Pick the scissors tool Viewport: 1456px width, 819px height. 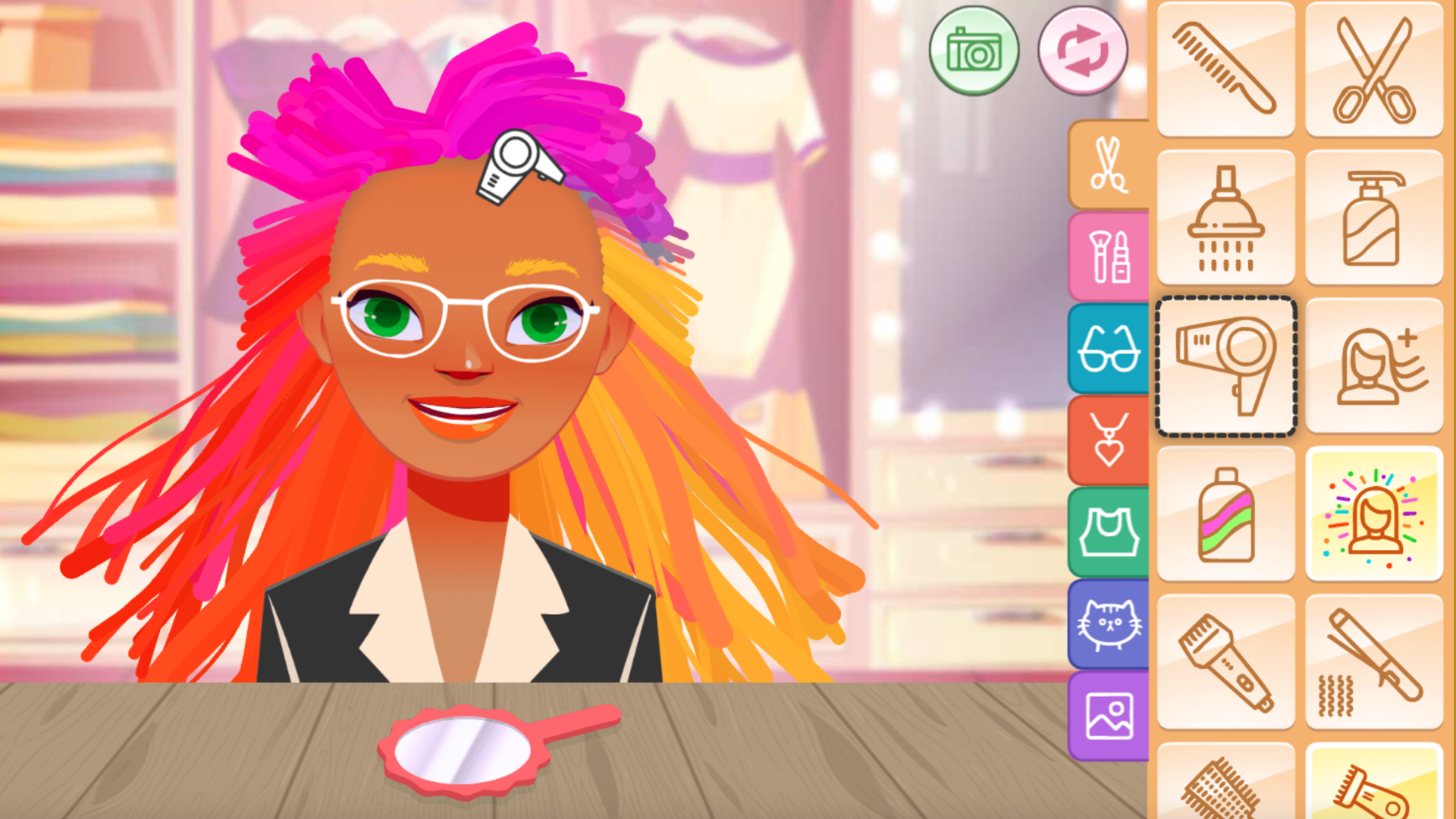point(1374,68)
